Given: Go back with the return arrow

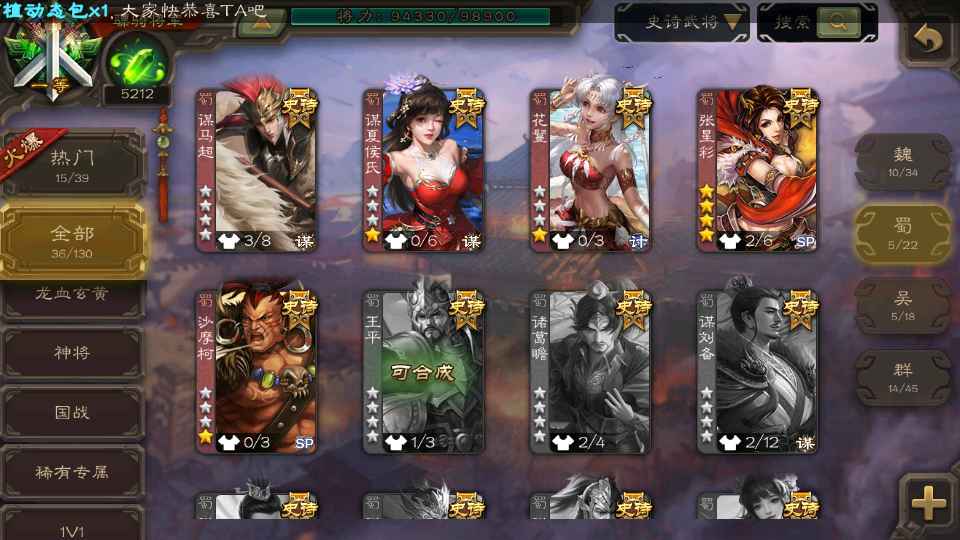Looking at the screenshot, I should [x=929, y=40].
